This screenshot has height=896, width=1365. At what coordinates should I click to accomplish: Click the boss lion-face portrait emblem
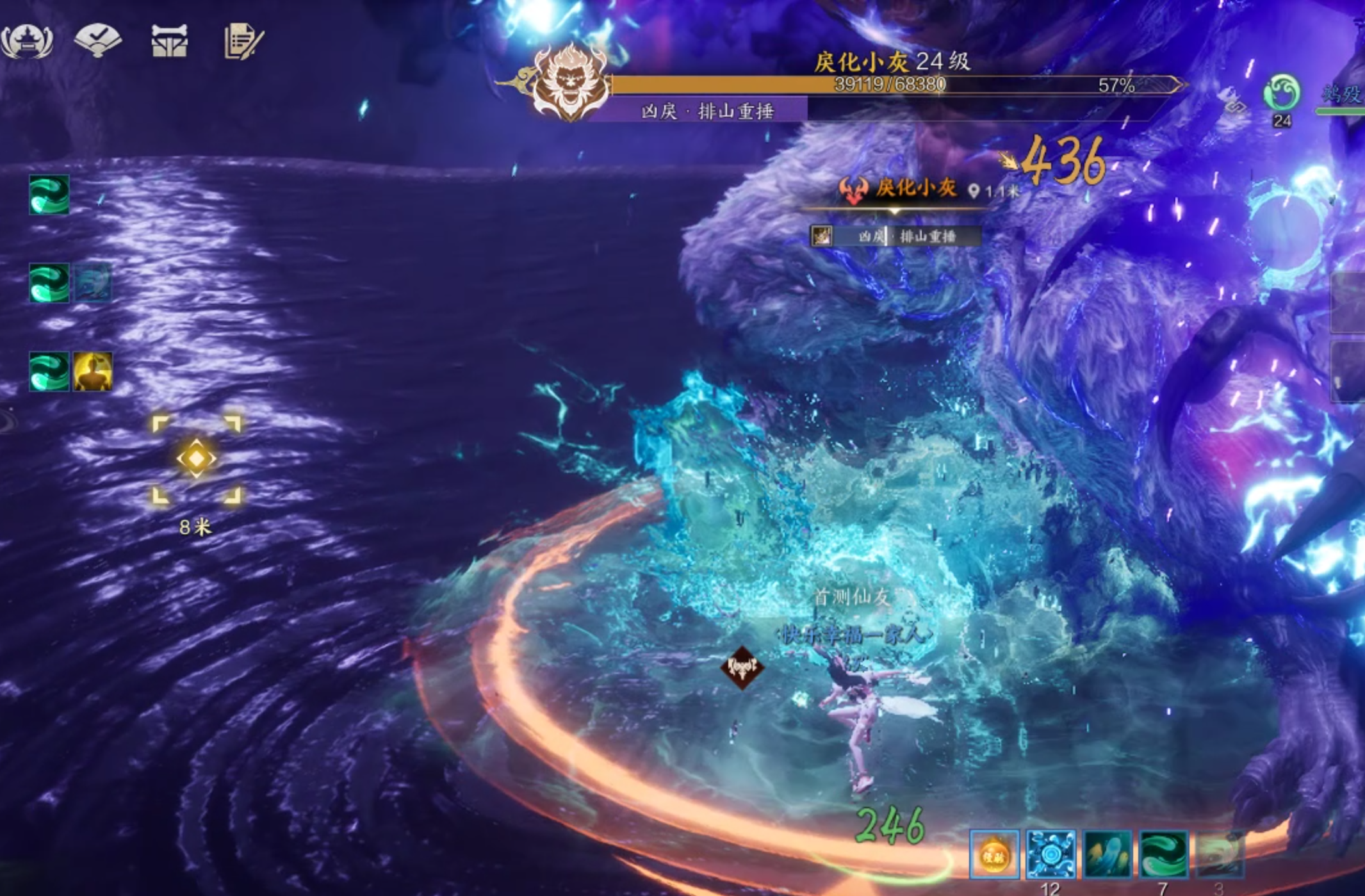(568, 82)
